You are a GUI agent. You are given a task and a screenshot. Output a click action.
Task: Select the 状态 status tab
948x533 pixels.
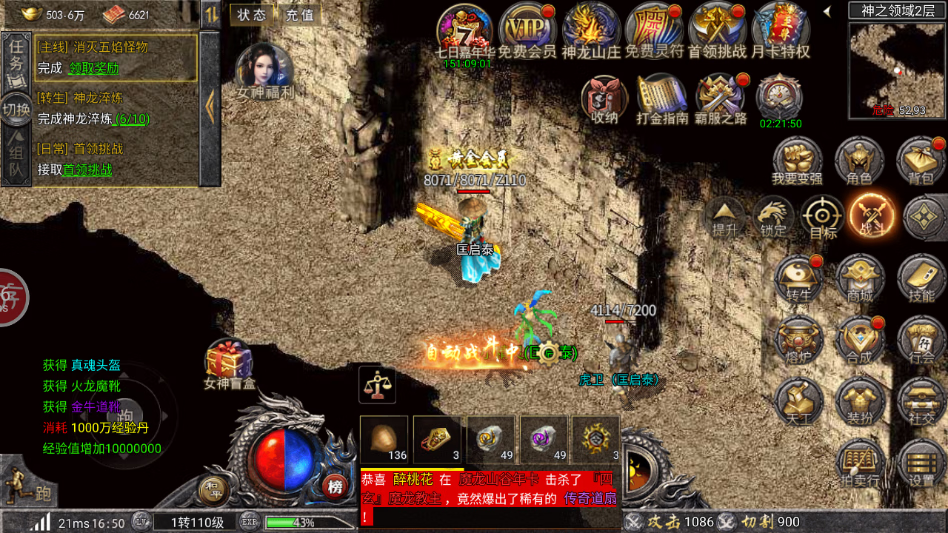252,15
